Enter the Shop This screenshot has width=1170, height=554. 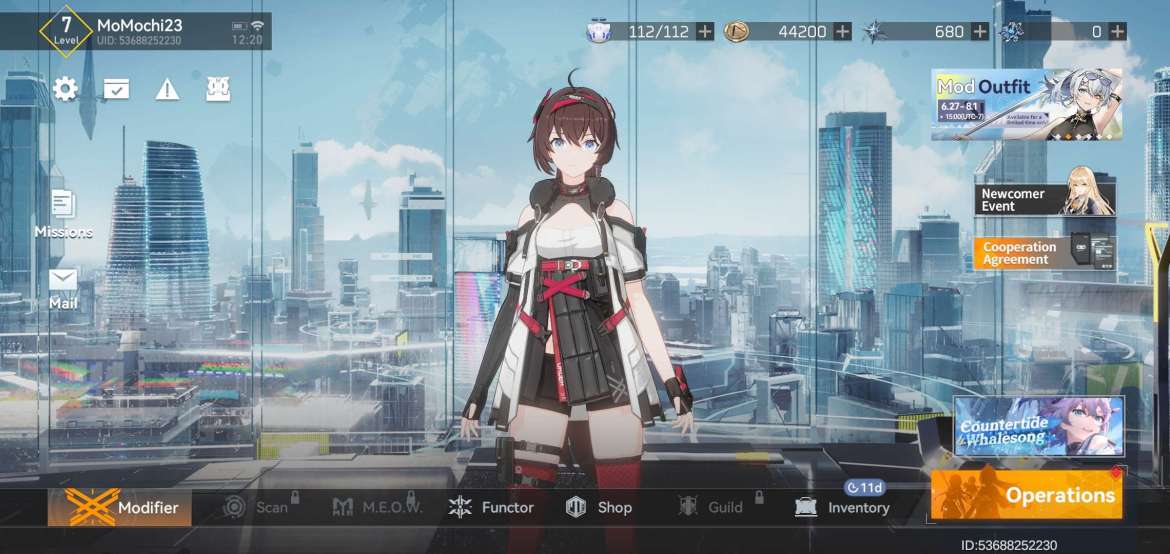pos(599,507)
